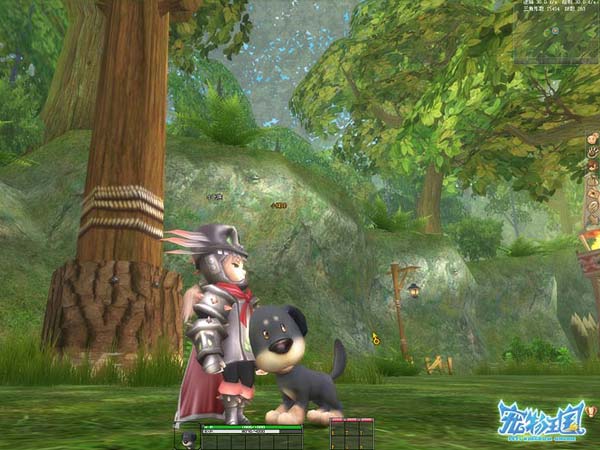This screenshot has width=600, height=450.
Task: Click the character portrait beside the hotbar
Action: (187, 438)
